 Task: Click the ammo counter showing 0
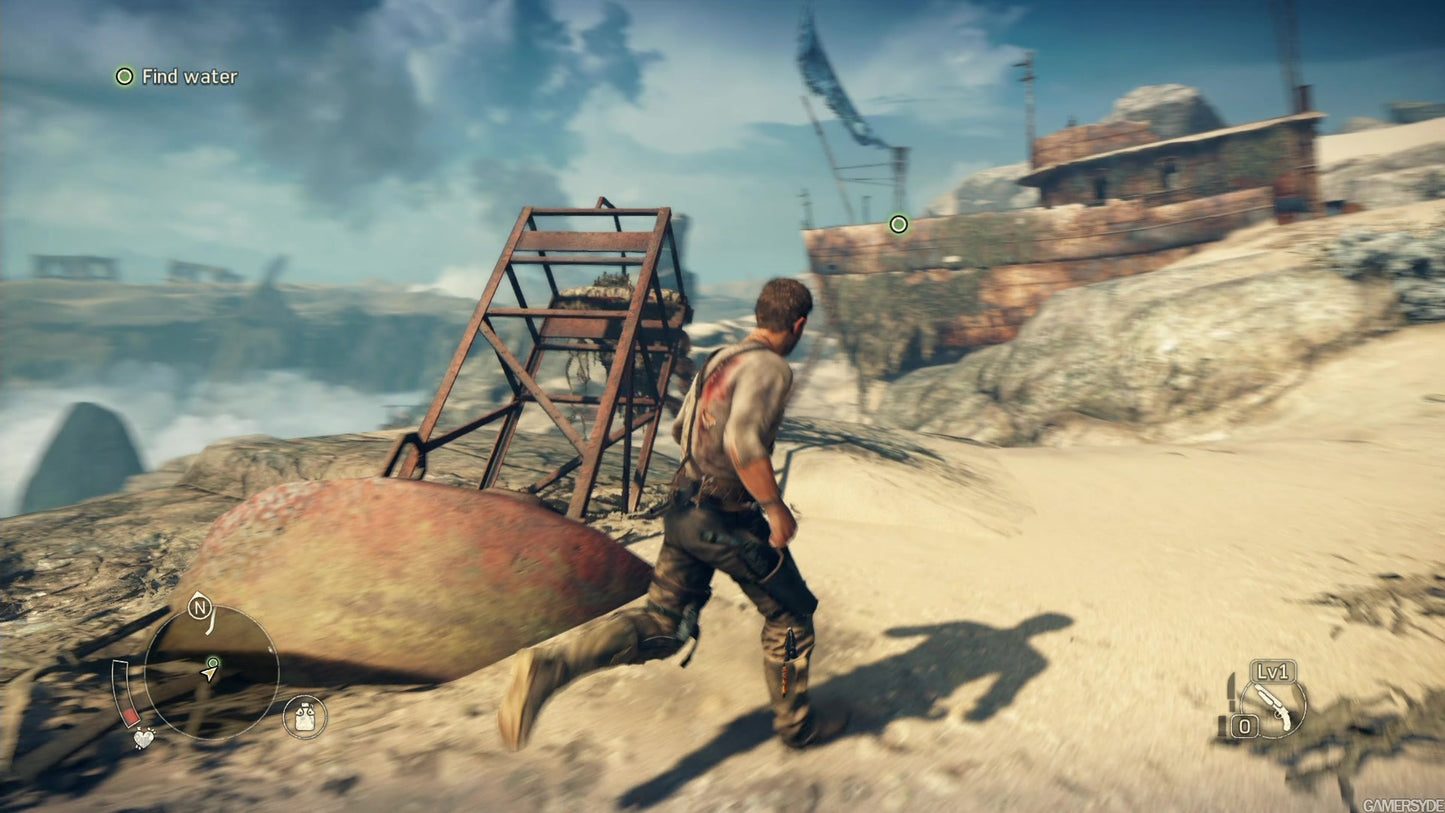tap(1245, 725)
